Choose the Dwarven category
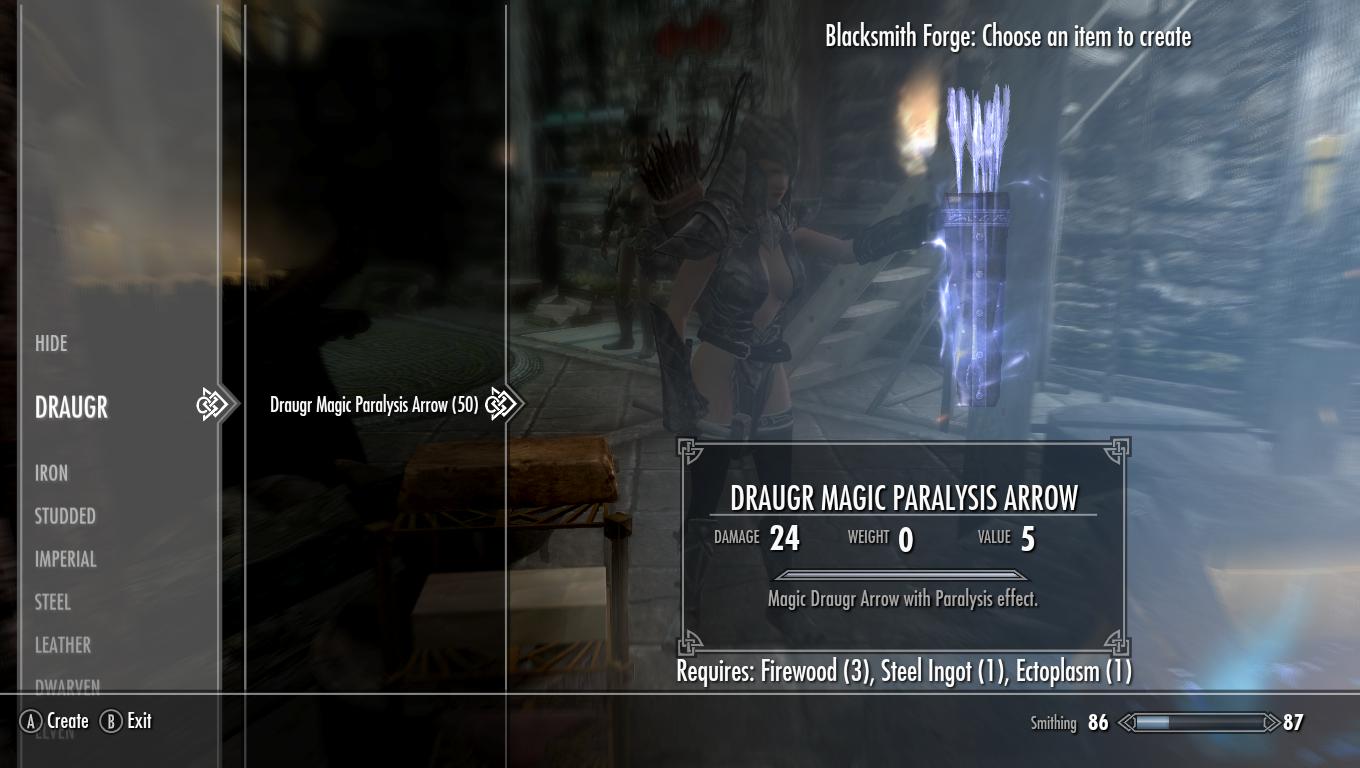The width and height of the screenshot is (1360, 768). [67, 687]
